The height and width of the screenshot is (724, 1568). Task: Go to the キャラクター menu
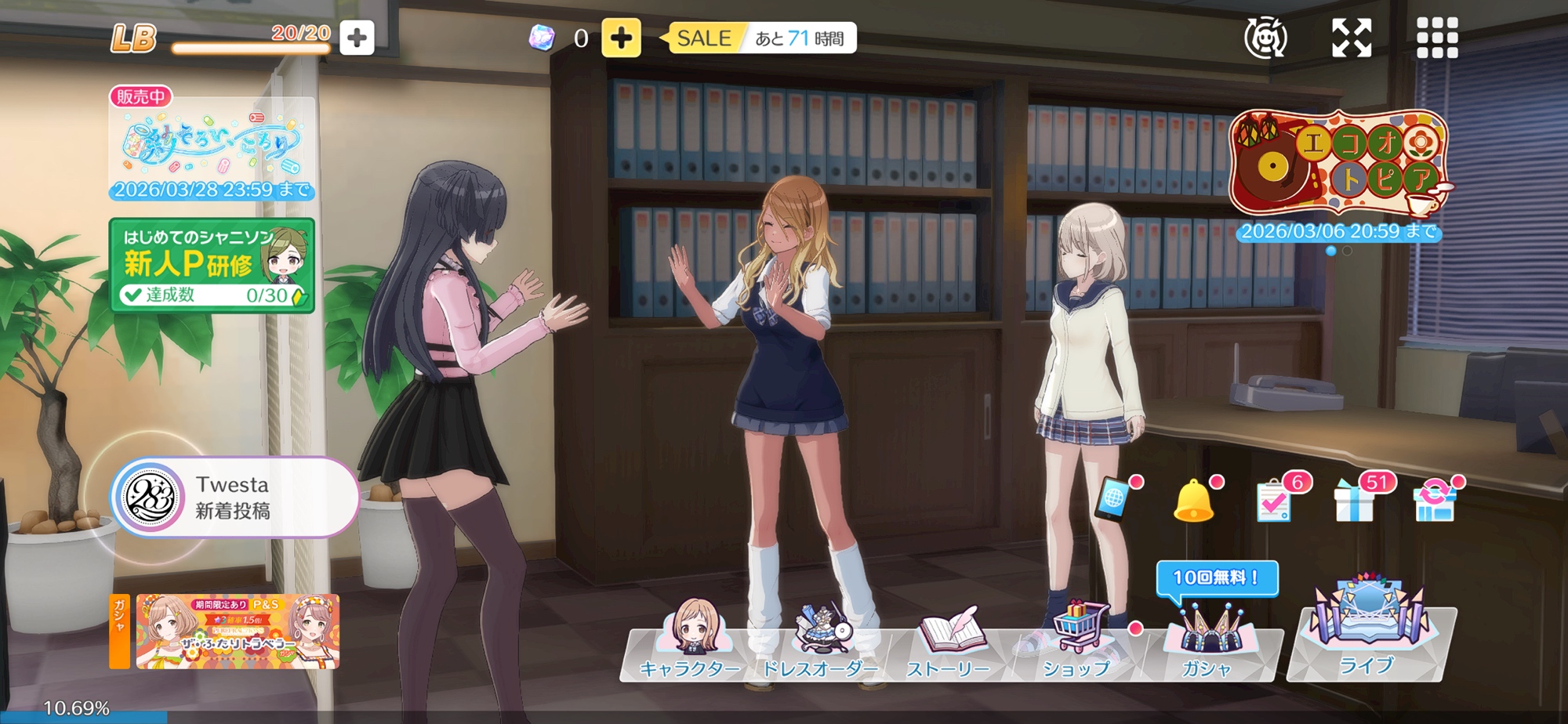(690, 641)
